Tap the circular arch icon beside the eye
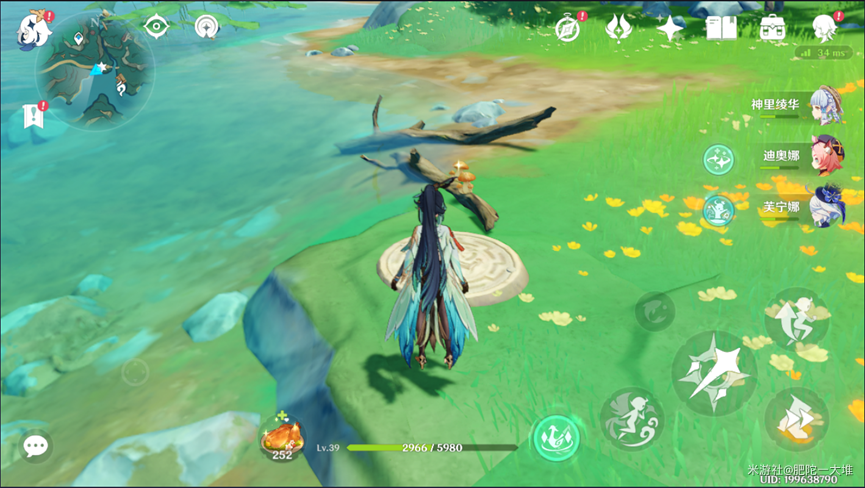 (x=207, y=26)
